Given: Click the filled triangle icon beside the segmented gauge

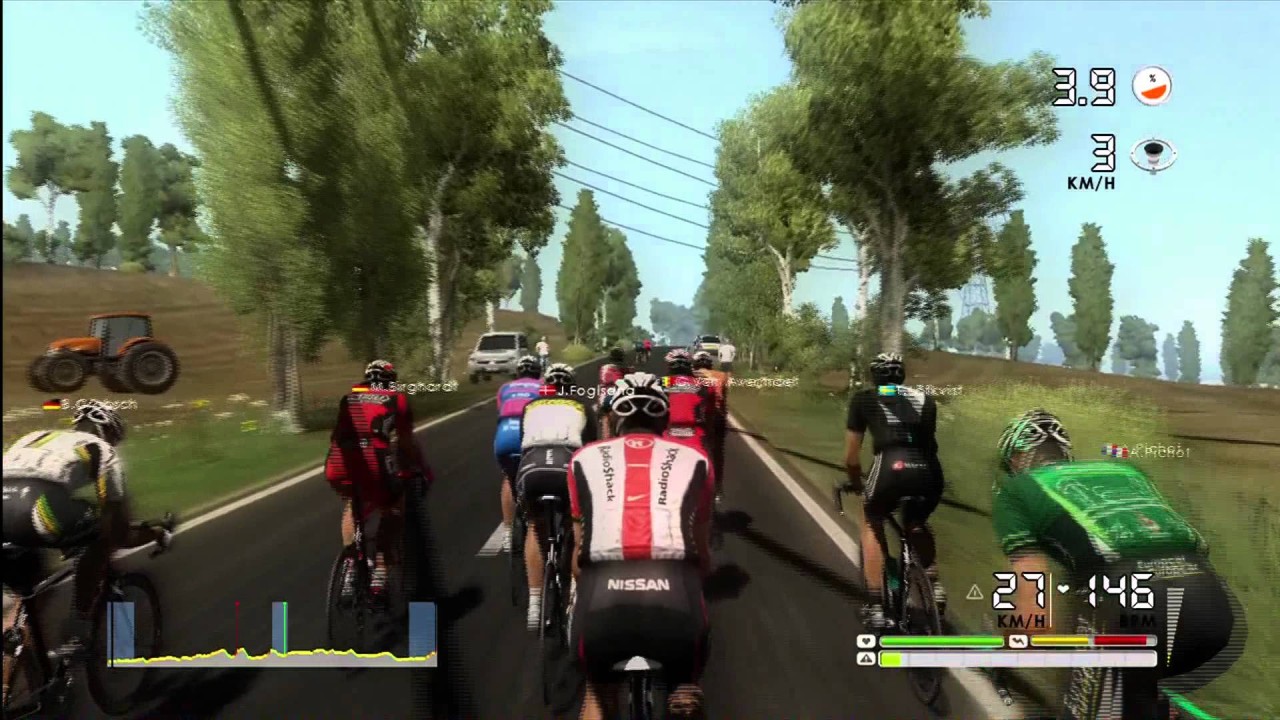Looking at the screenshot, I should (866, 659).
